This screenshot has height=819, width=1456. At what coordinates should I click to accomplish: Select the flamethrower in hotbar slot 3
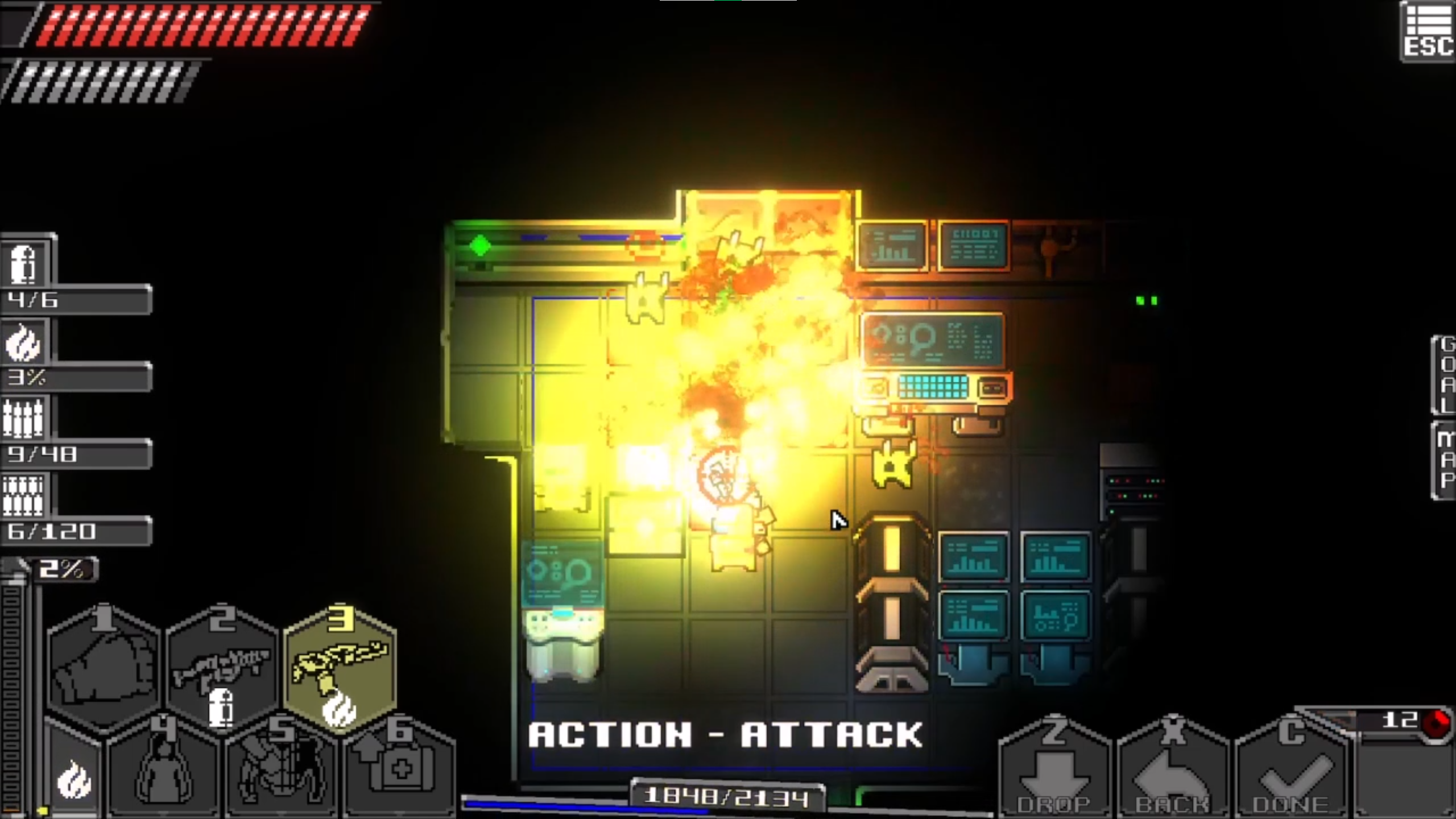tap(341, 668)
